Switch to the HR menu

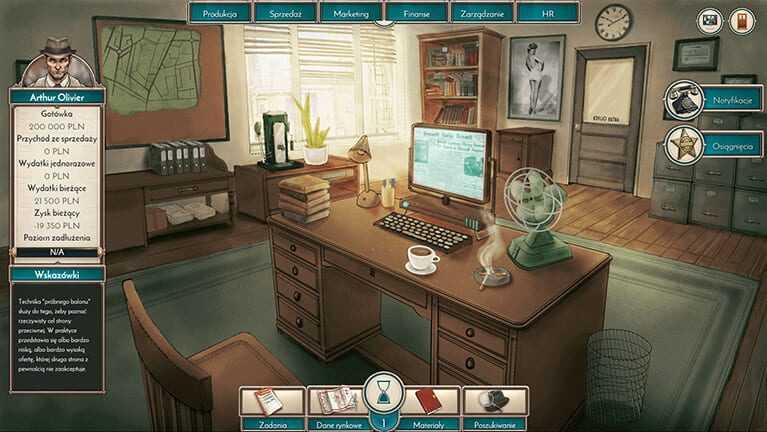(x=548, y=13)
